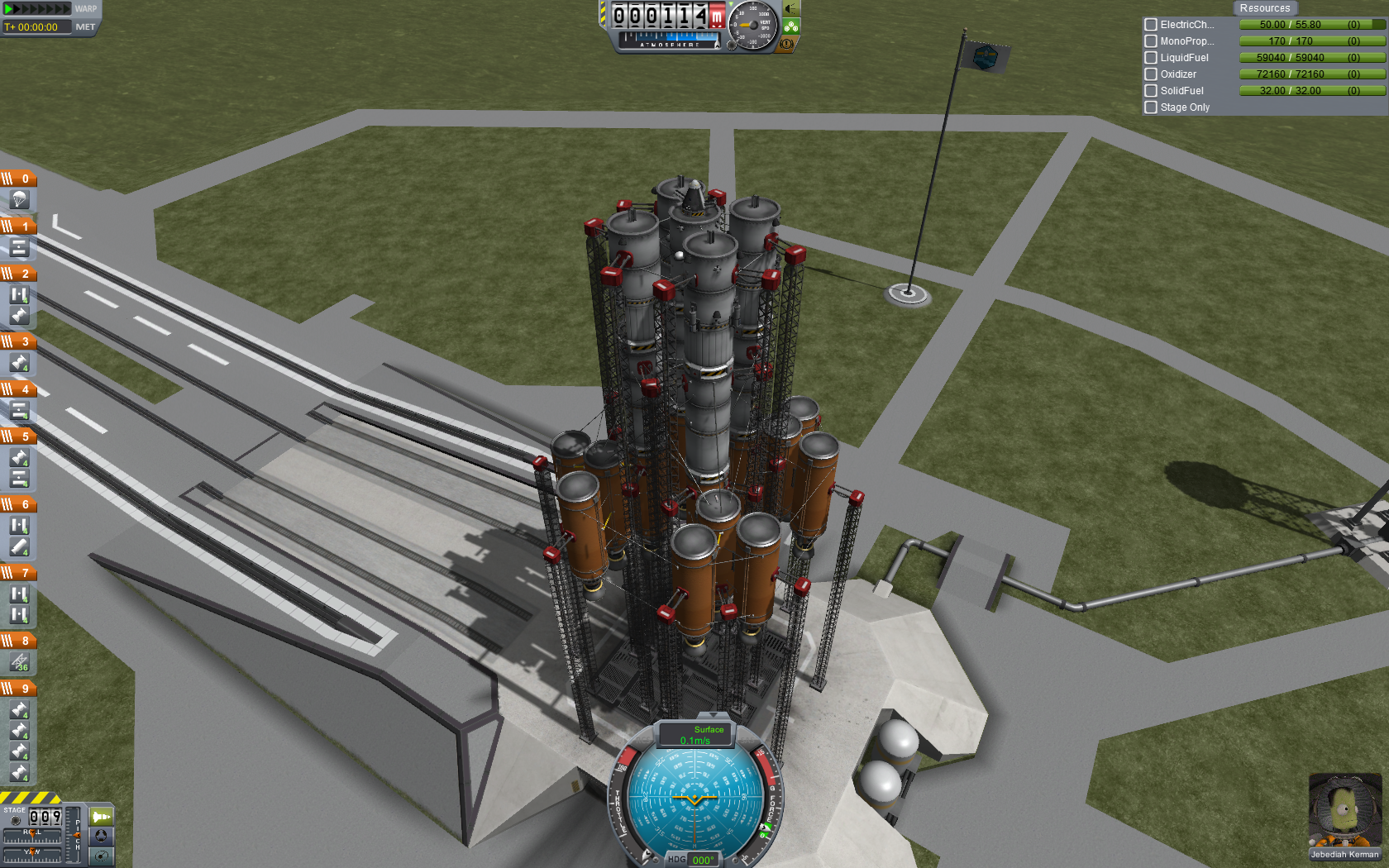Click the stage 9 orange header
The height and width of the screenshot is (868, 1389).
(x=17, y=688)
